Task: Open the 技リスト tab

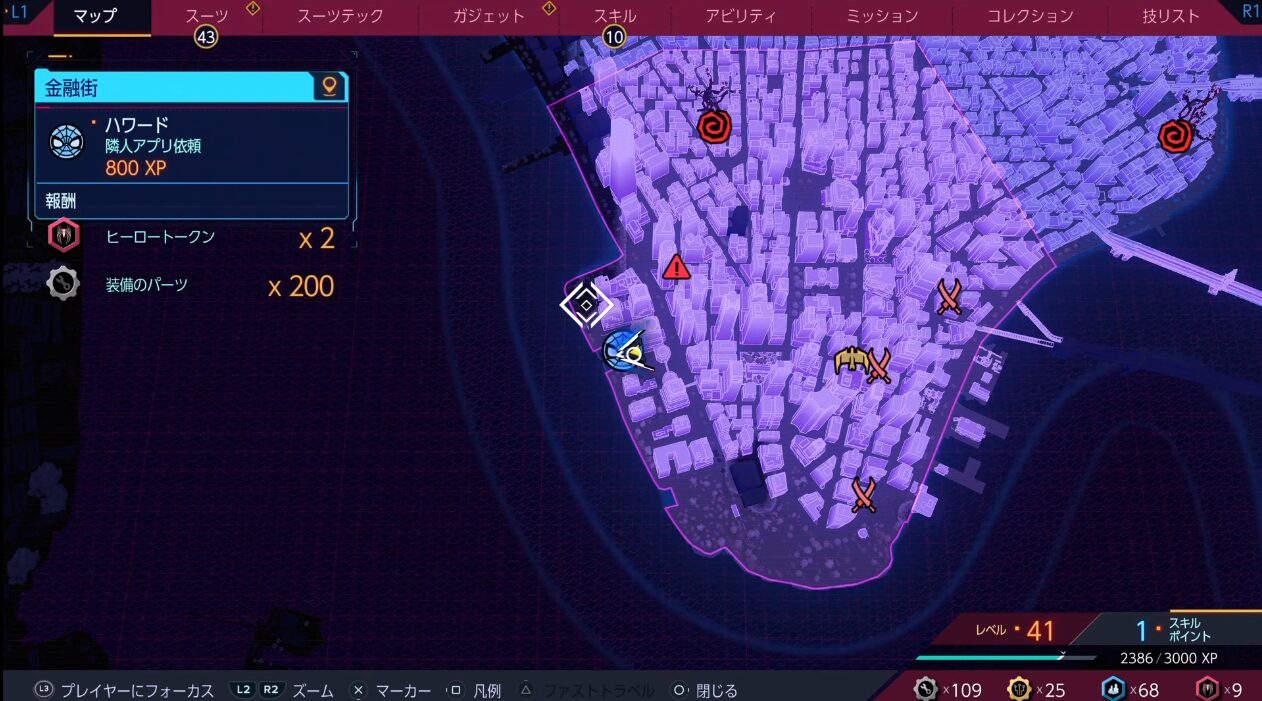Action: (x=1170, y=16)
